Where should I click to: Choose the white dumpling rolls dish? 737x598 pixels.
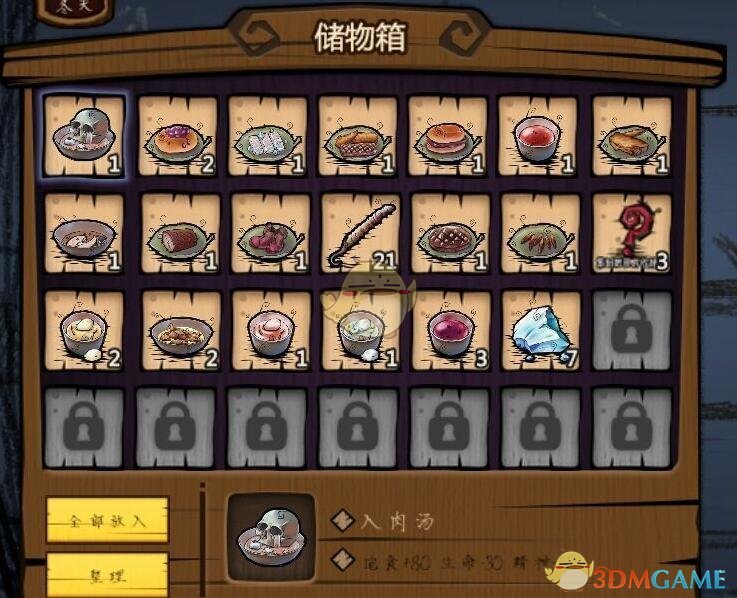point(267,137)
